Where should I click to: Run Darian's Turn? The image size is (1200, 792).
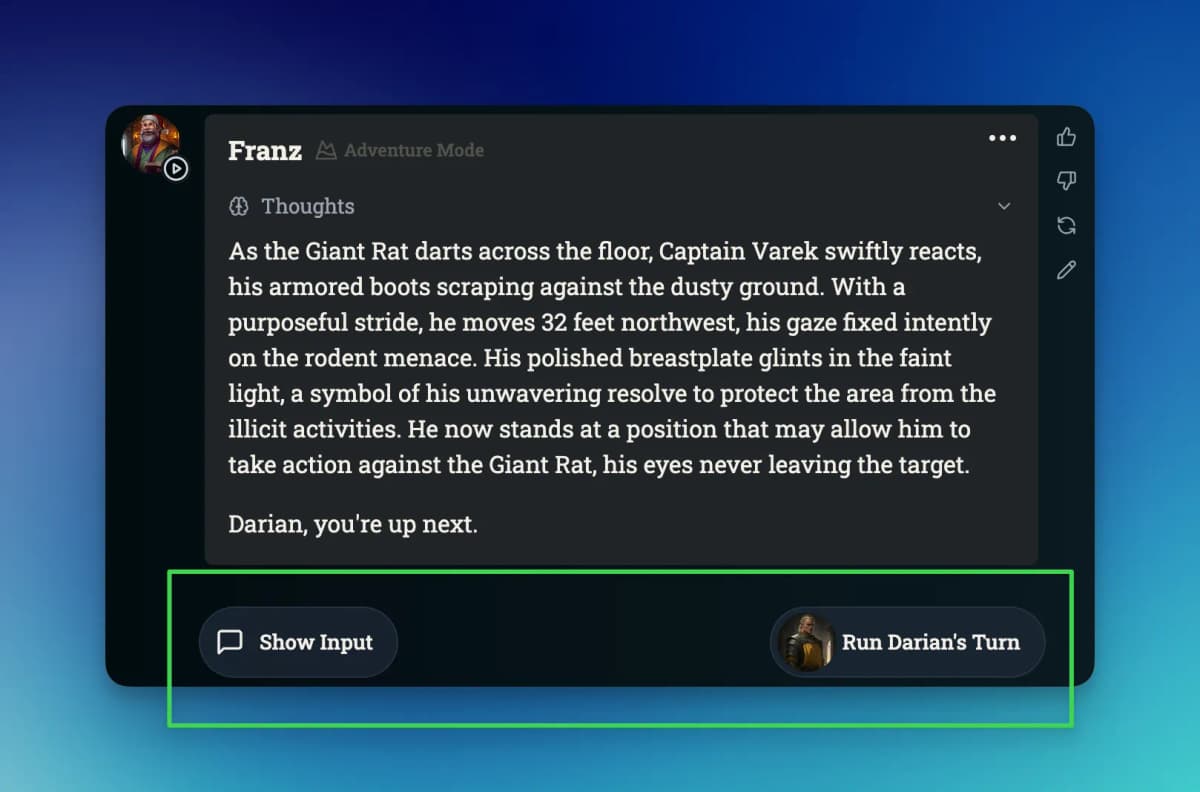click(x=908, y=642)
